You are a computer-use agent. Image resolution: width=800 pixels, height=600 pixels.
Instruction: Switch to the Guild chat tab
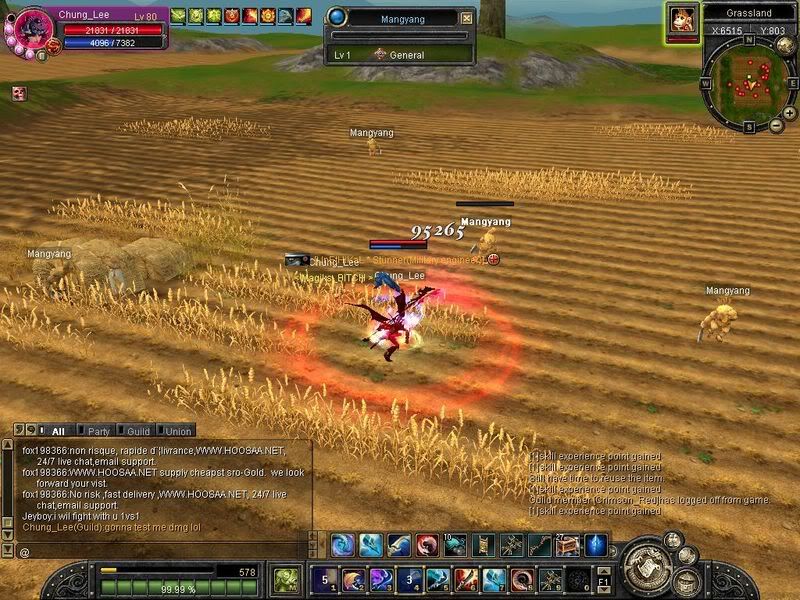(138, 431)
